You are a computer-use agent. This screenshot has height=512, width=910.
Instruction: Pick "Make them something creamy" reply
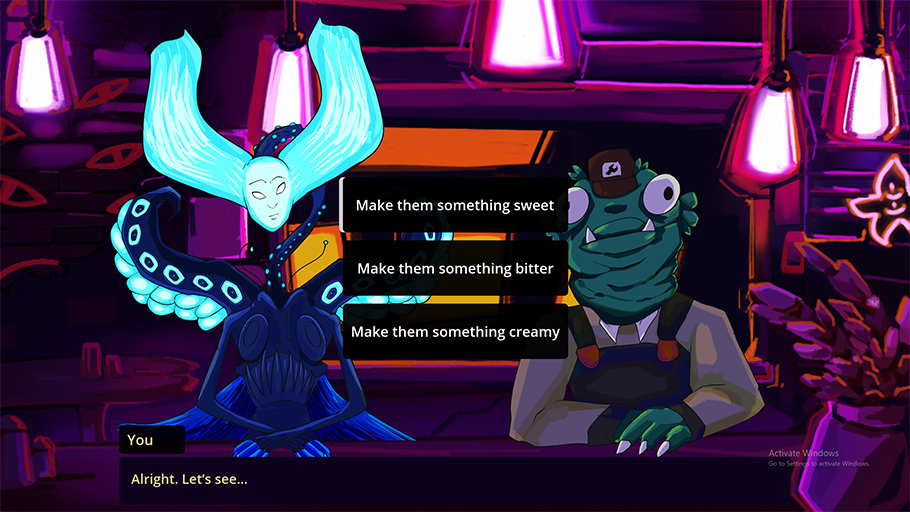(455, 331)
